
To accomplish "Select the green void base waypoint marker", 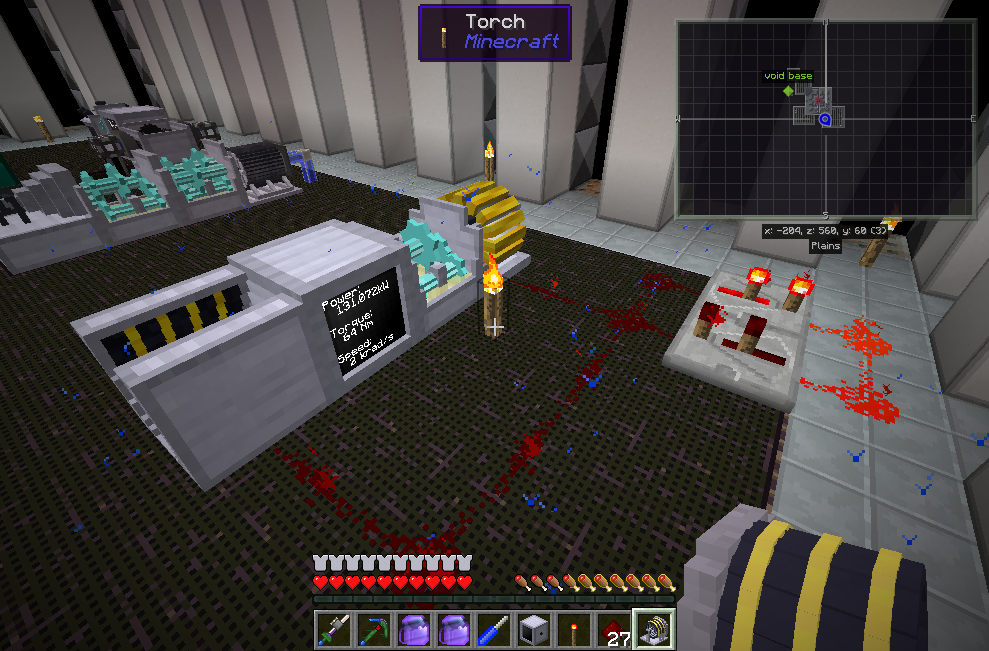I will tap(788, 90).
